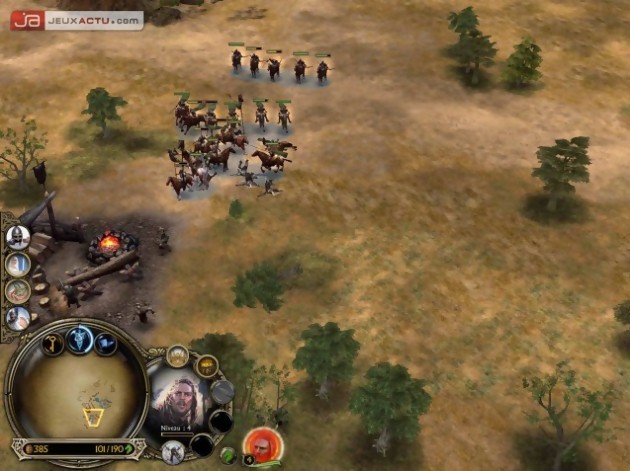Click the horseman icon below hero portrait
Viewport: 630px width, 471px height.
[171, 452]
